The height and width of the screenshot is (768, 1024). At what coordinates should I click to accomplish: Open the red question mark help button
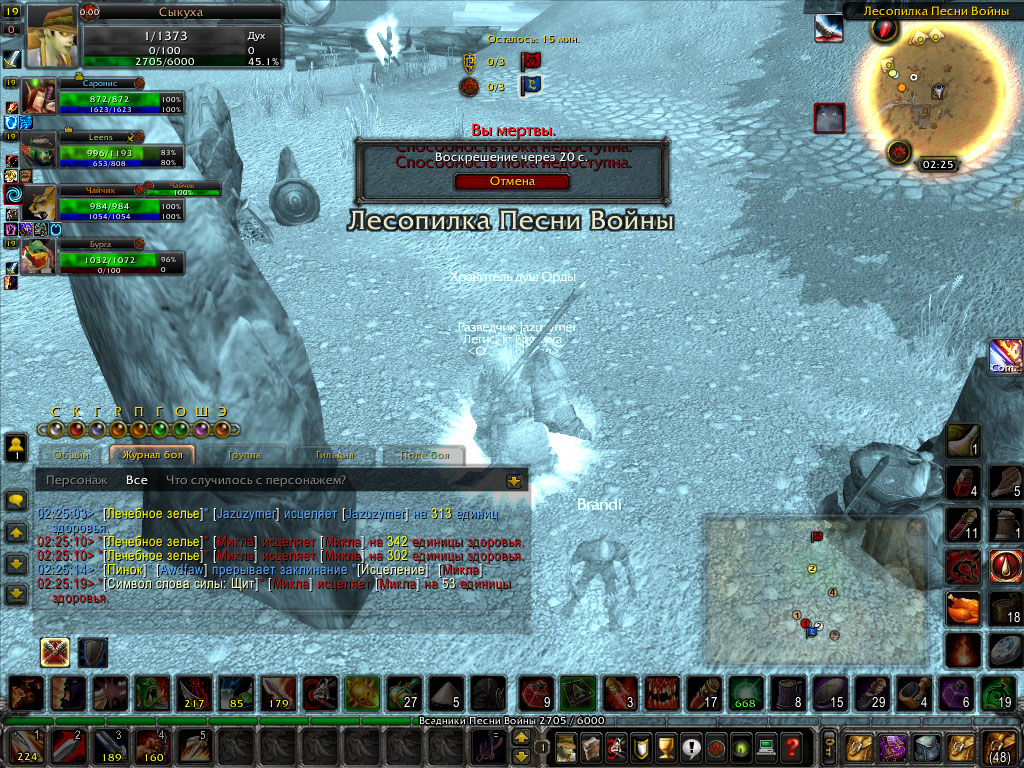[x=792, y=746]
